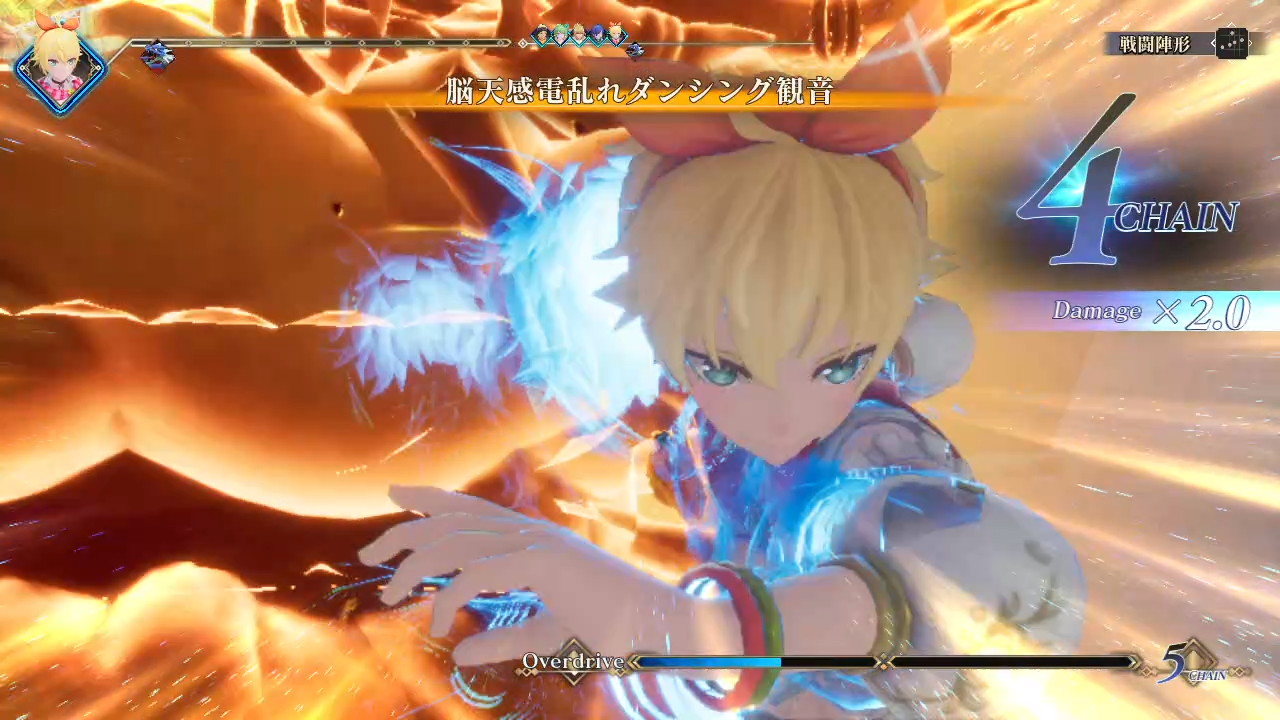This screenshot has width=1280, height=720.
Task: Click the enemy marker on the turn timeline
Action: pyautogui.click(x=156, y=54)
